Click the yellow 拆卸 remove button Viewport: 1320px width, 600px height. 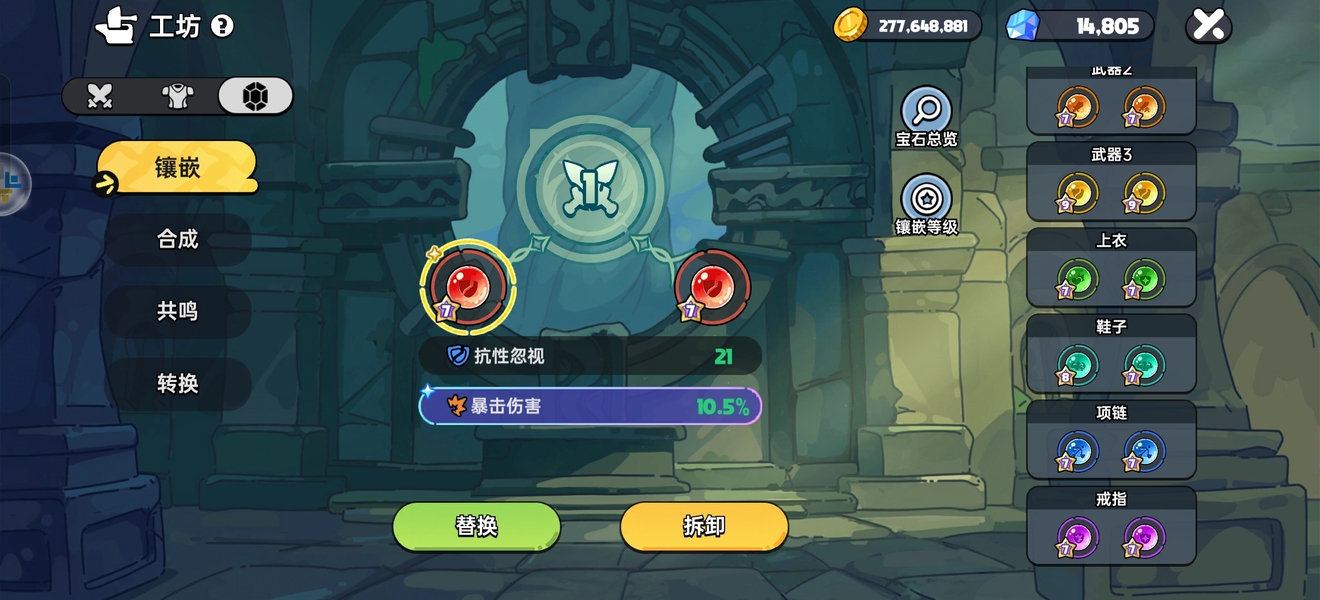pos(704,527)
